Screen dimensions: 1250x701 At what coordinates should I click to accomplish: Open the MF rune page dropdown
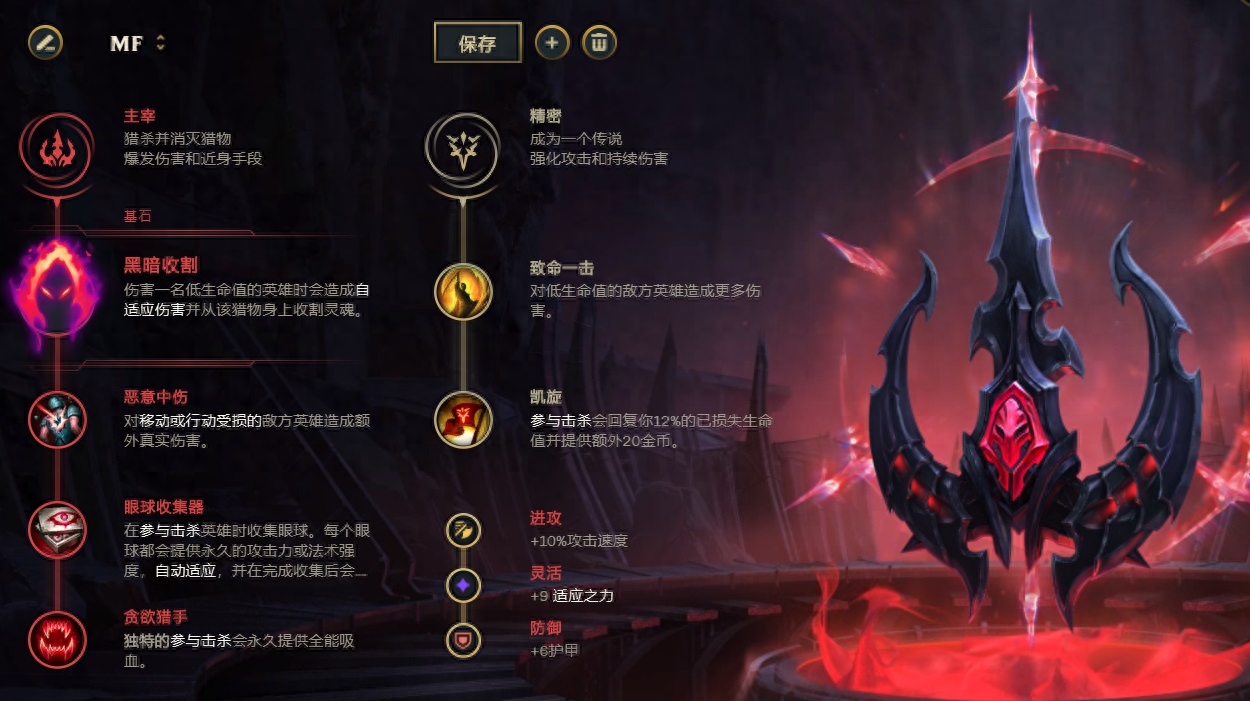click(138, 43)
